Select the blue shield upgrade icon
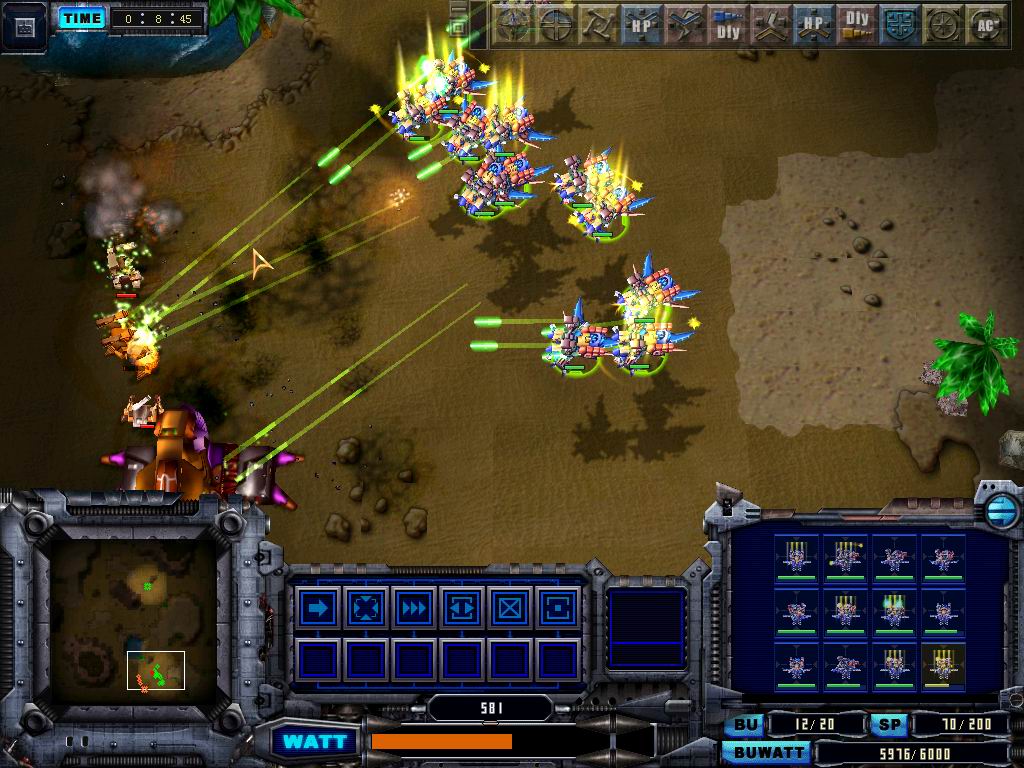The width and height of the screenshot is (1024, 768). 900,24
